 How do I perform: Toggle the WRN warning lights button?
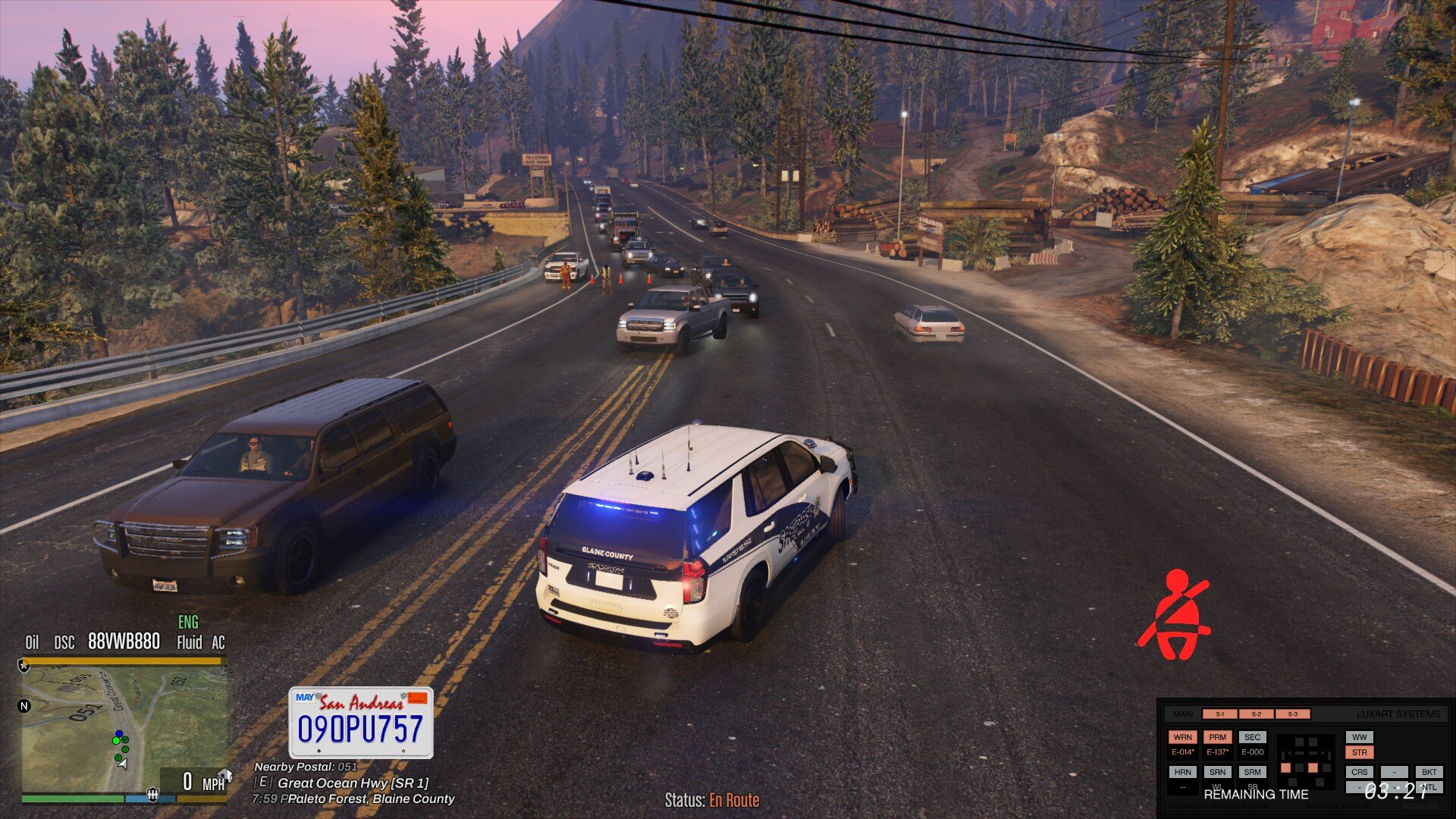(1182, 737)
